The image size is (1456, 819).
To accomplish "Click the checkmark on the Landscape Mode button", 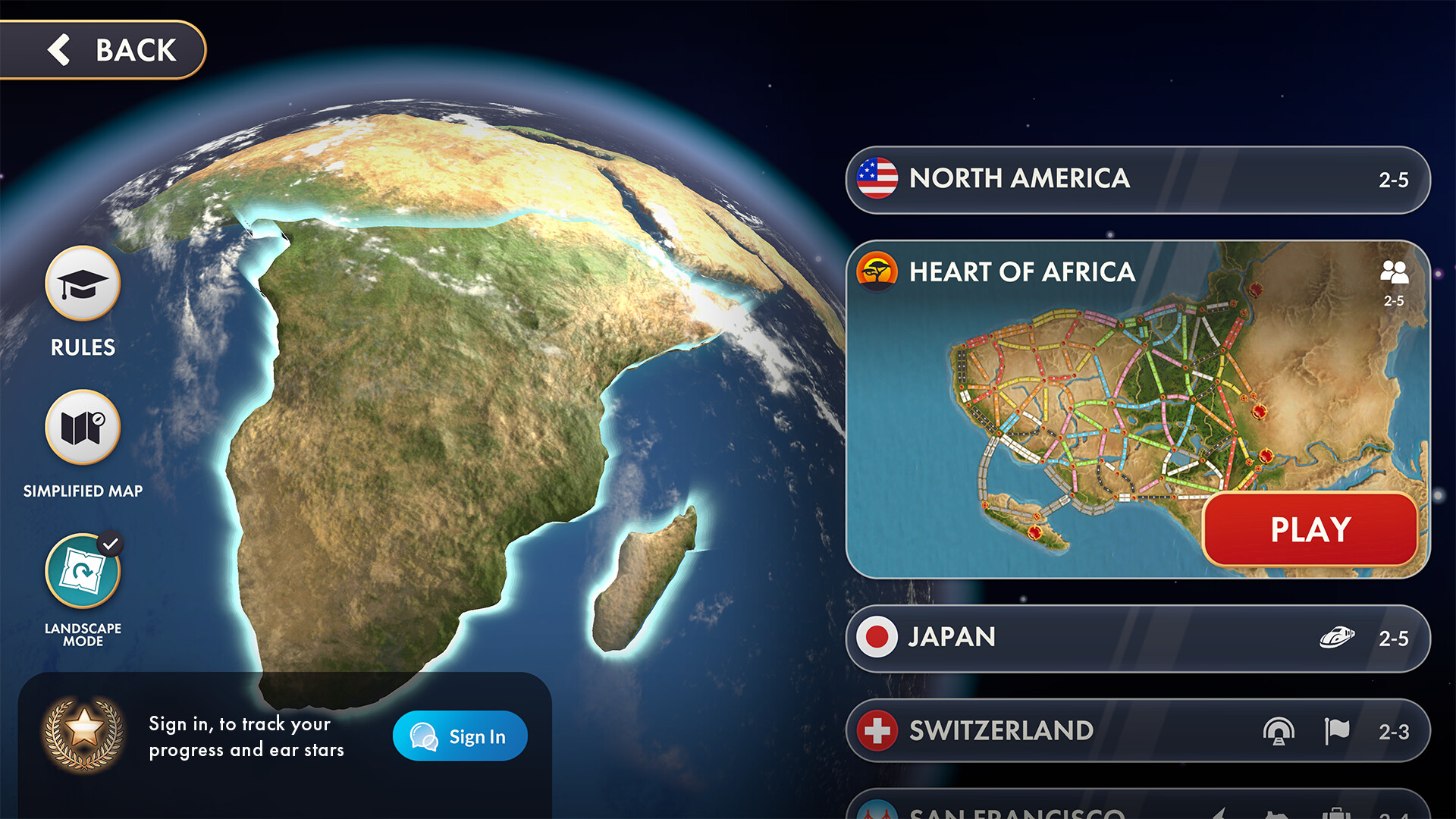I will (x=112, y=541).
